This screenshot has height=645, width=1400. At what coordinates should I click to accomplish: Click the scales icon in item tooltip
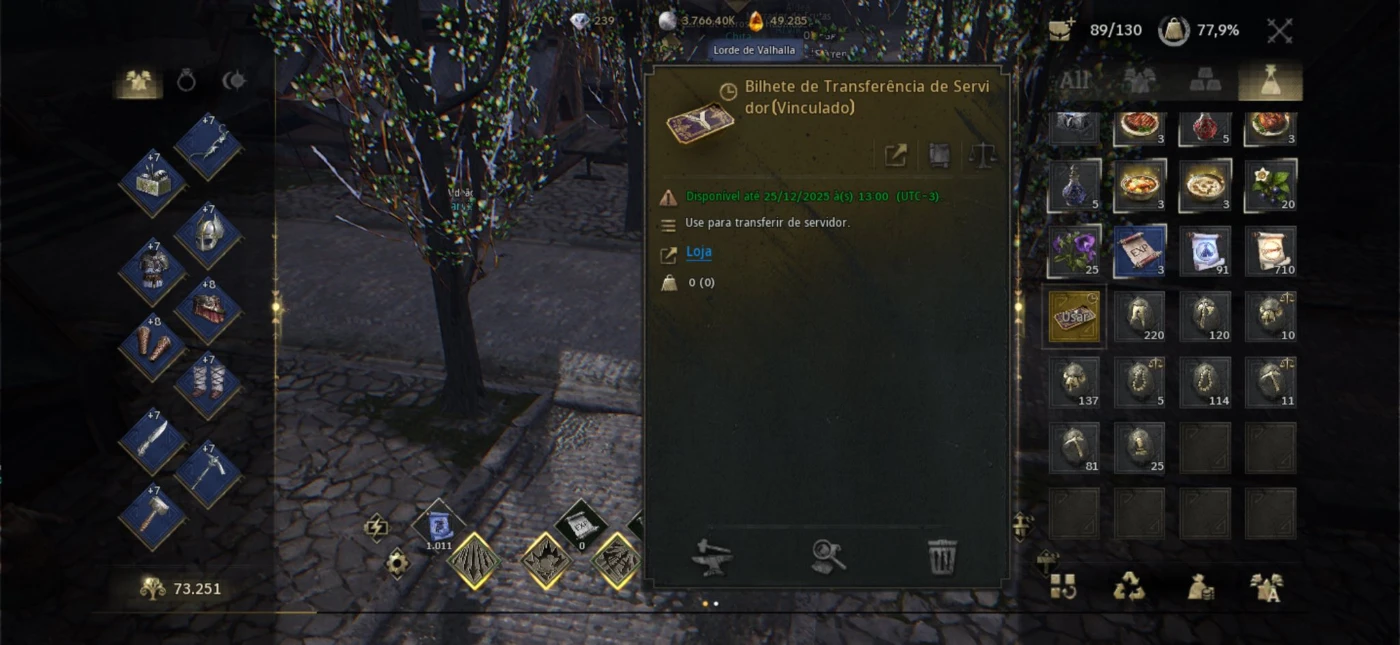[x=982, y=155]
